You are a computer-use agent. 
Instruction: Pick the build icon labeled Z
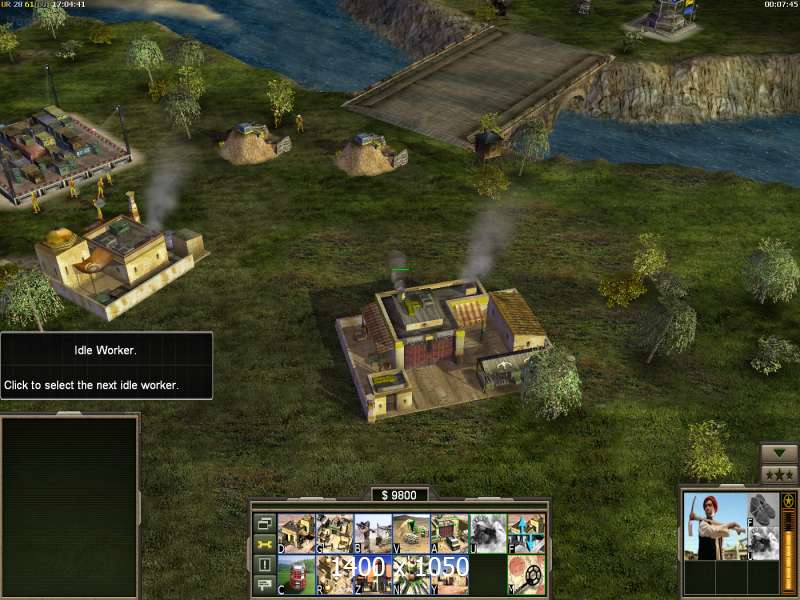point(372,575)
